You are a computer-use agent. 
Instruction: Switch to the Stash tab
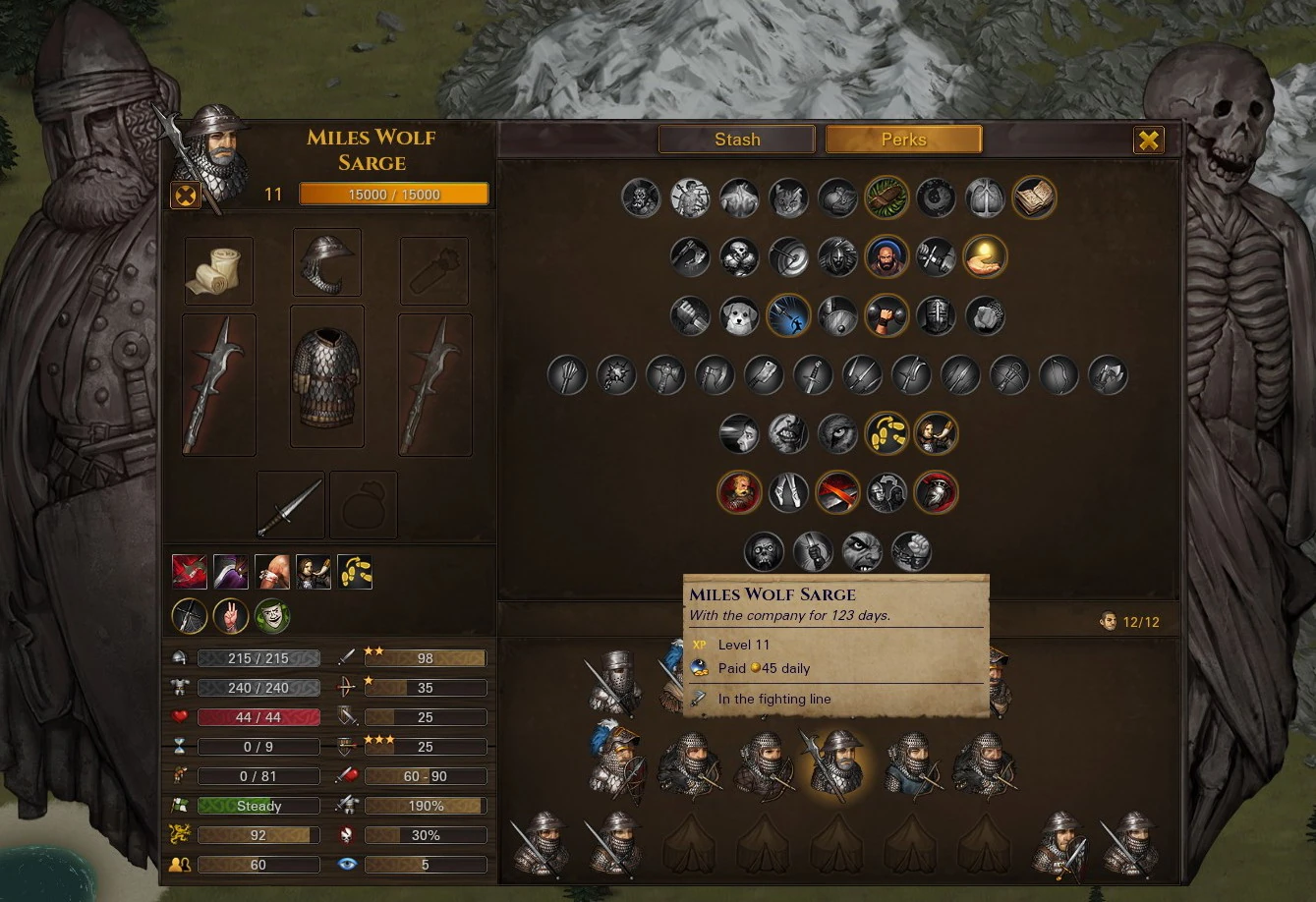pyautogui.click(x=737, y=140)
